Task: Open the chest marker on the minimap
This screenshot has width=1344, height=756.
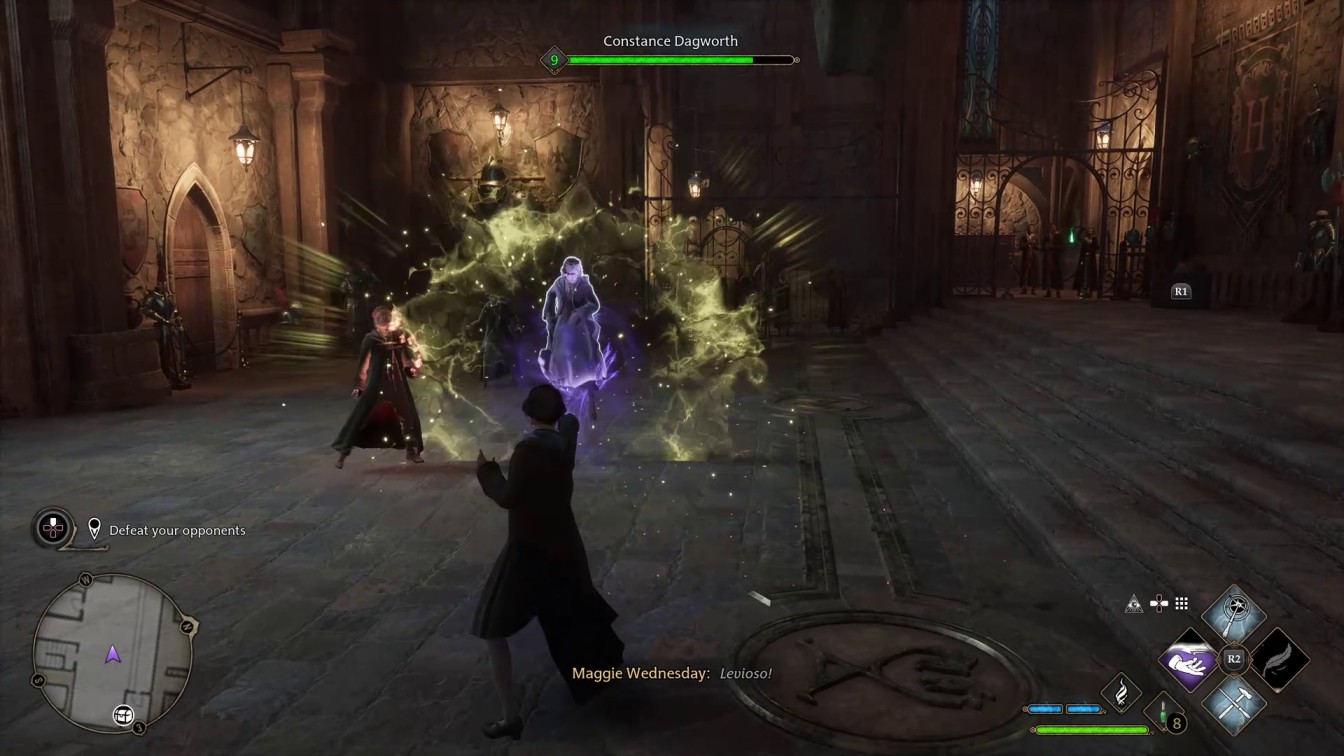Action: (122, 715)
